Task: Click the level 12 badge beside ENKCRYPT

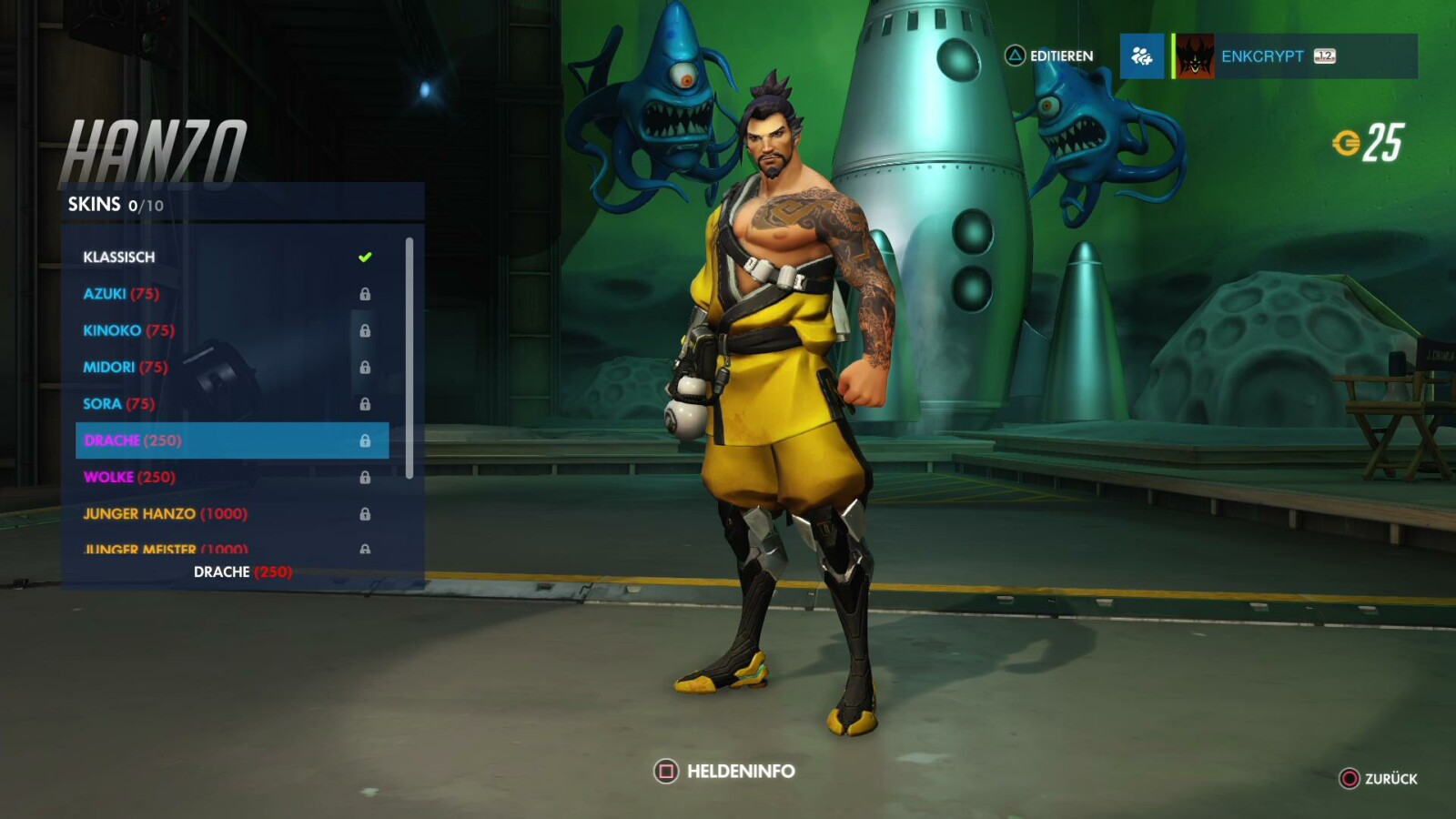Action: click(1326, 56)
